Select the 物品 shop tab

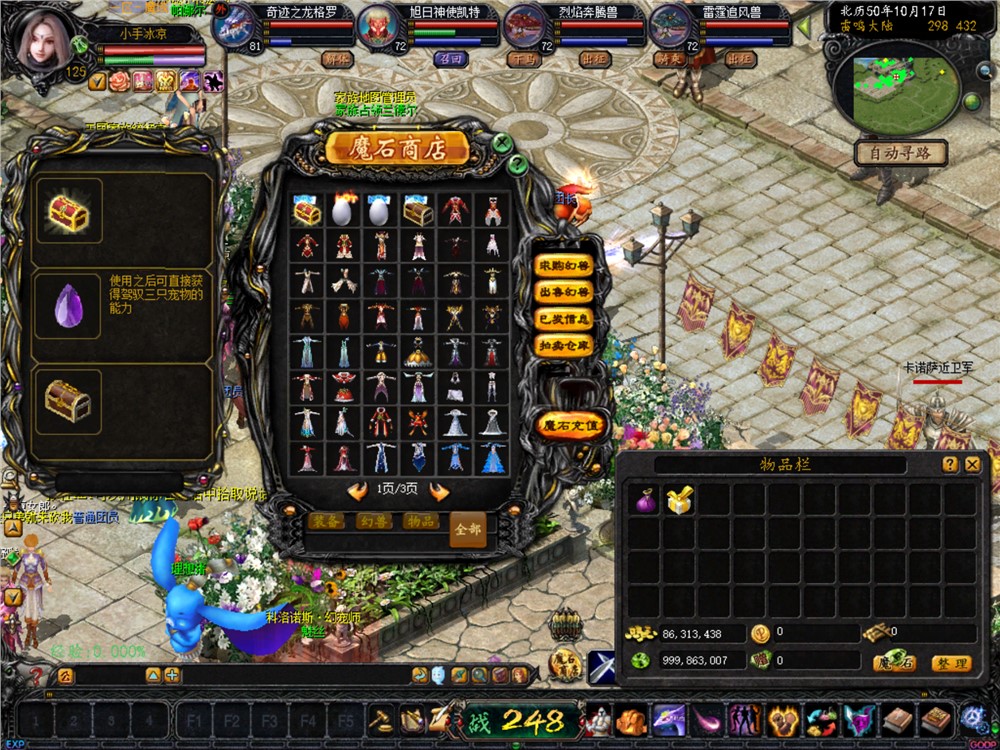click(421, 521)
